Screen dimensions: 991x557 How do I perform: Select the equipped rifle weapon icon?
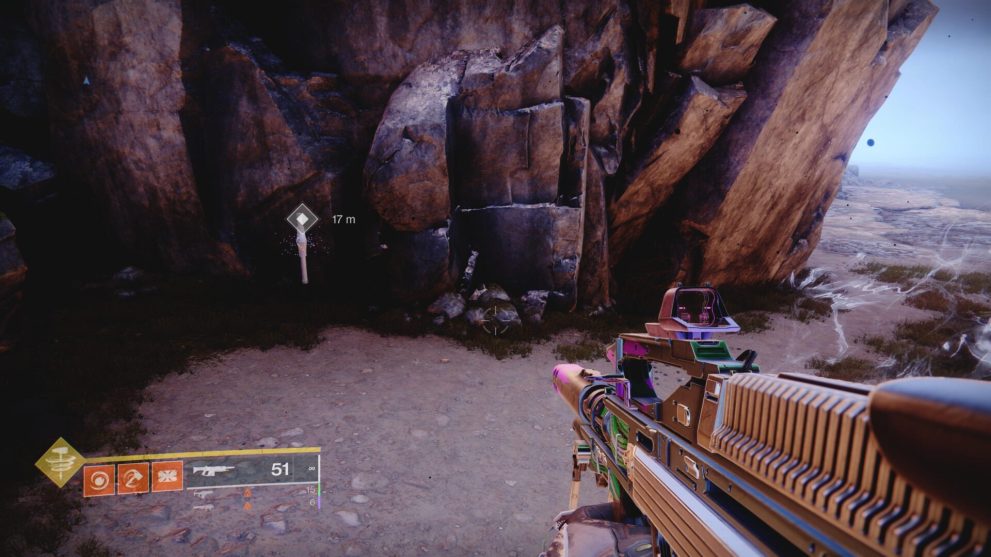[x=212, y=470]
